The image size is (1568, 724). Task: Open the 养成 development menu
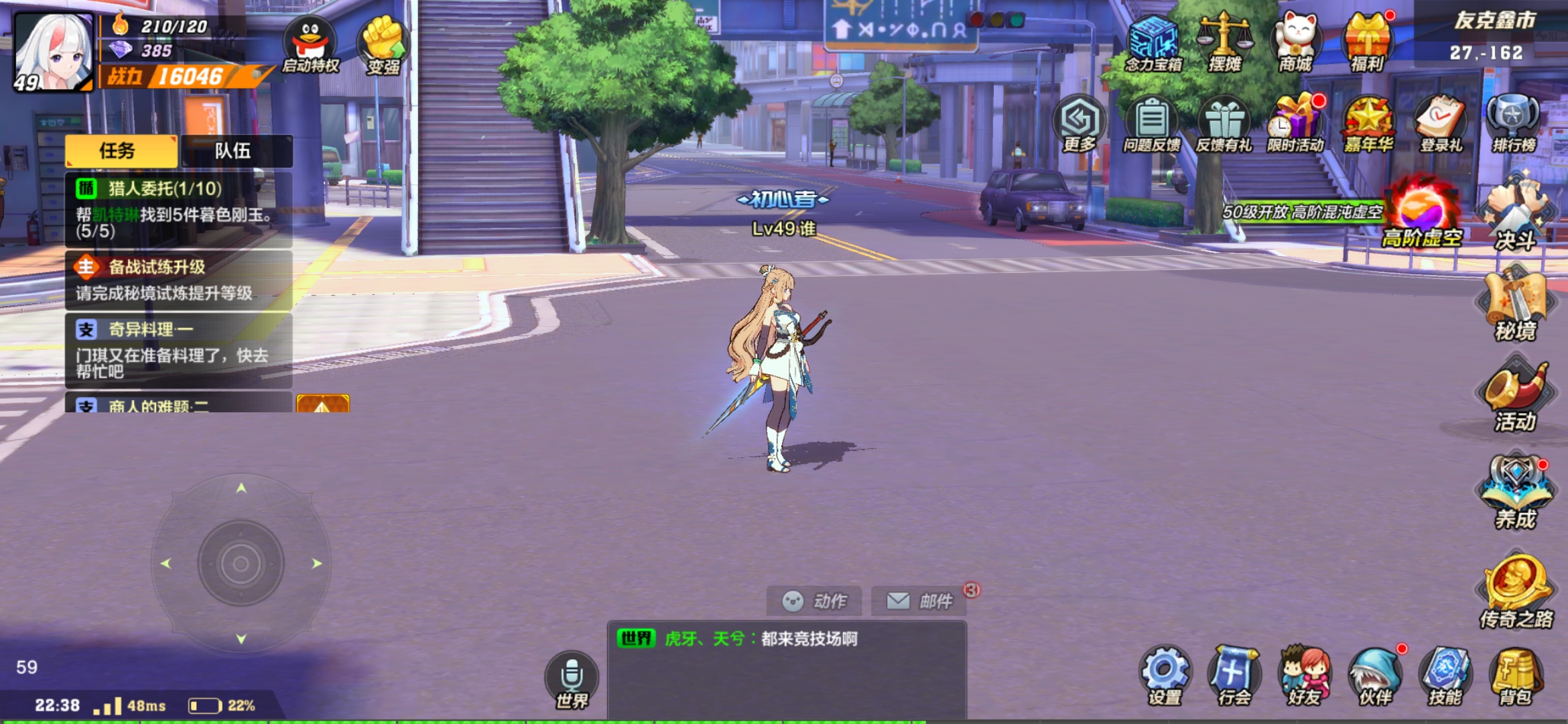1515,493
